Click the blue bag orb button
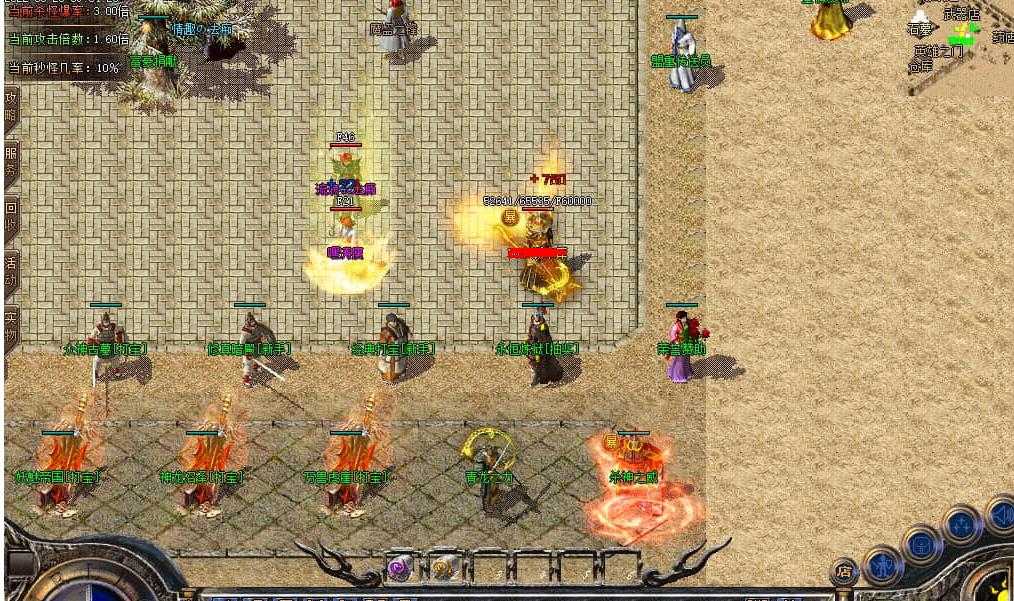The image size is (1014, 601). [921, 544]
